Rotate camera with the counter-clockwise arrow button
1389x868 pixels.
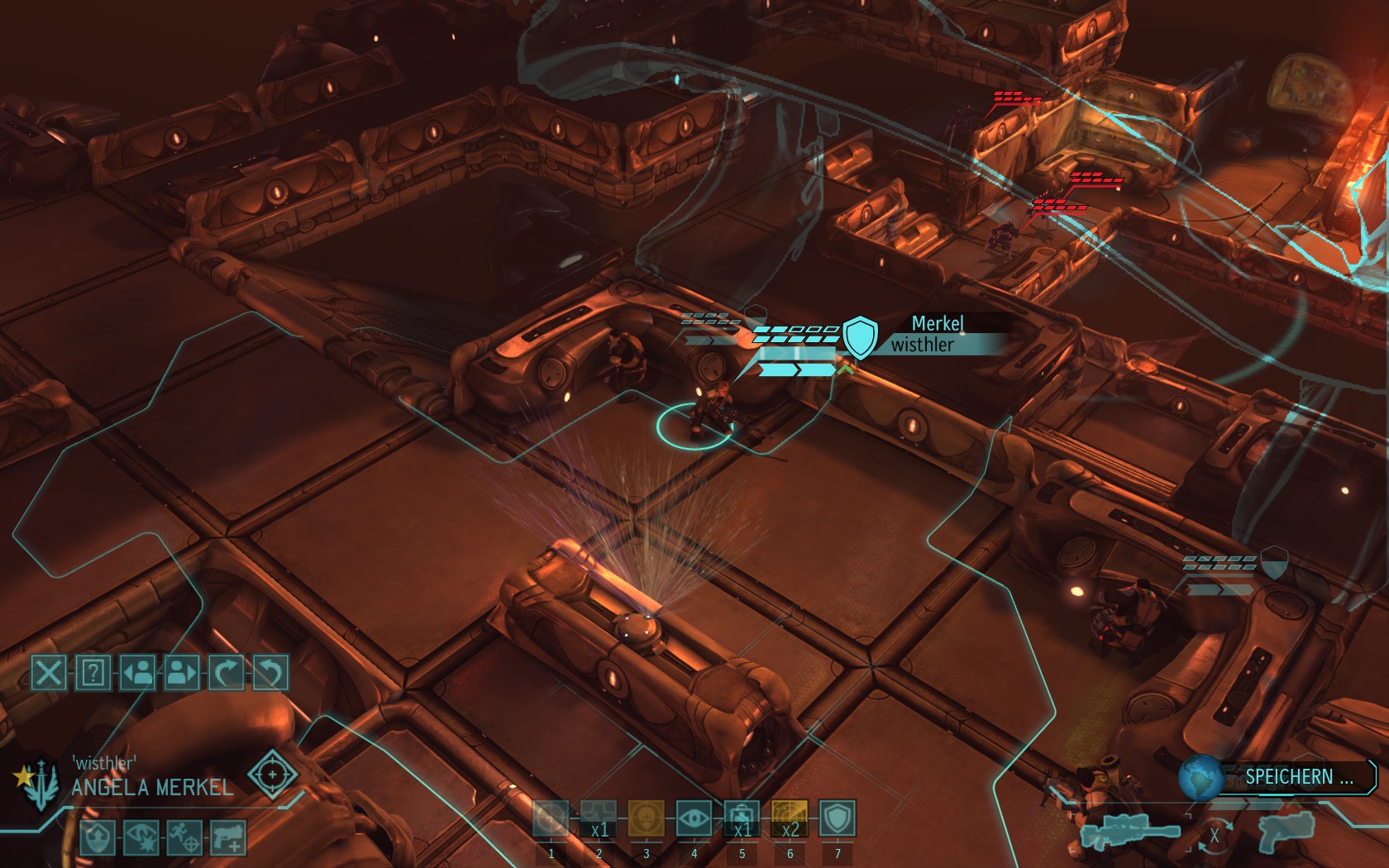pyautogui.click(x=270, y=673)
